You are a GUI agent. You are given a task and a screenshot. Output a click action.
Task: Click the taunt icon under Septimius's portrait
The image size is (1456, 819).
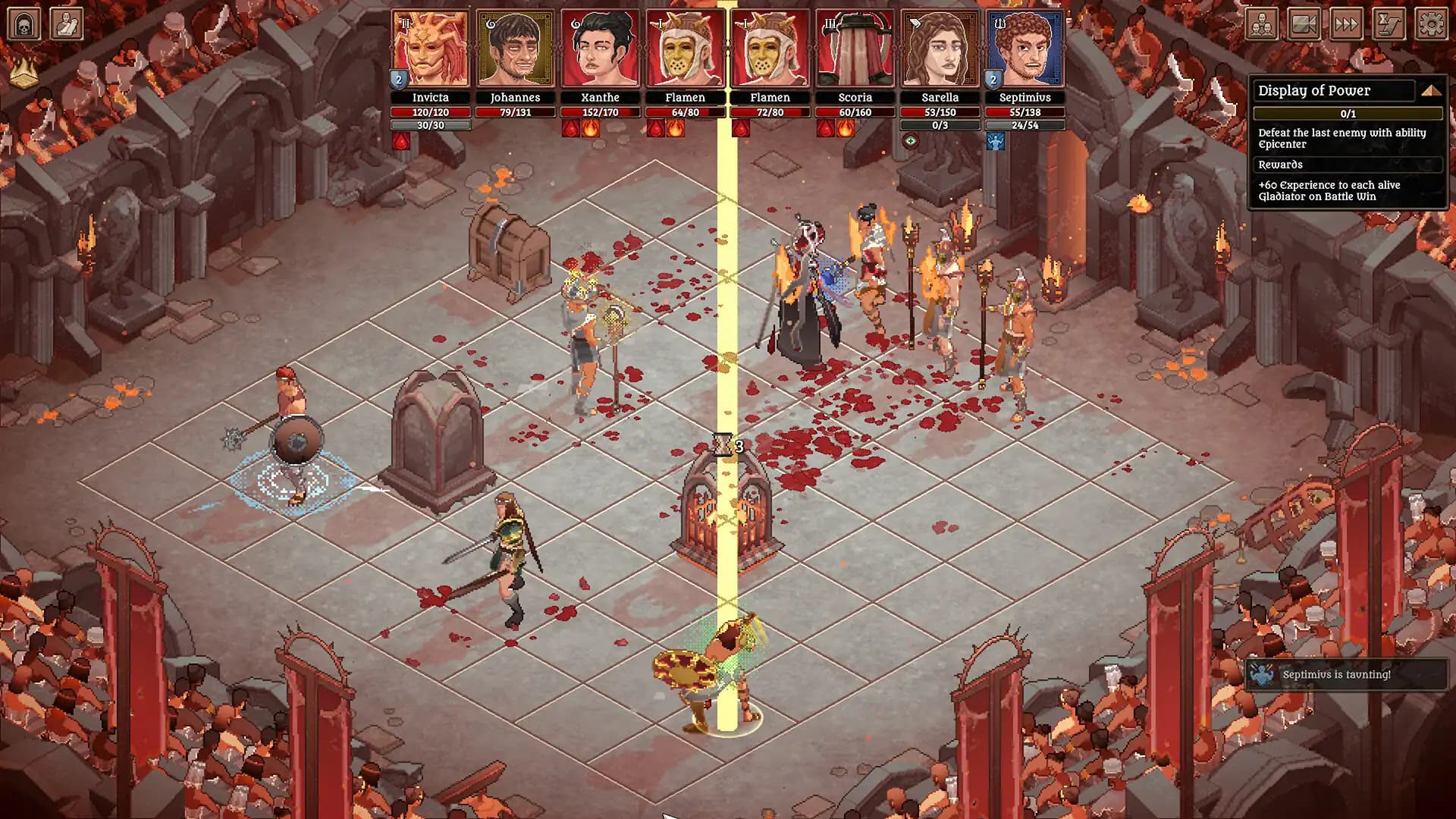pyautogui.click(x=996, y=141)
